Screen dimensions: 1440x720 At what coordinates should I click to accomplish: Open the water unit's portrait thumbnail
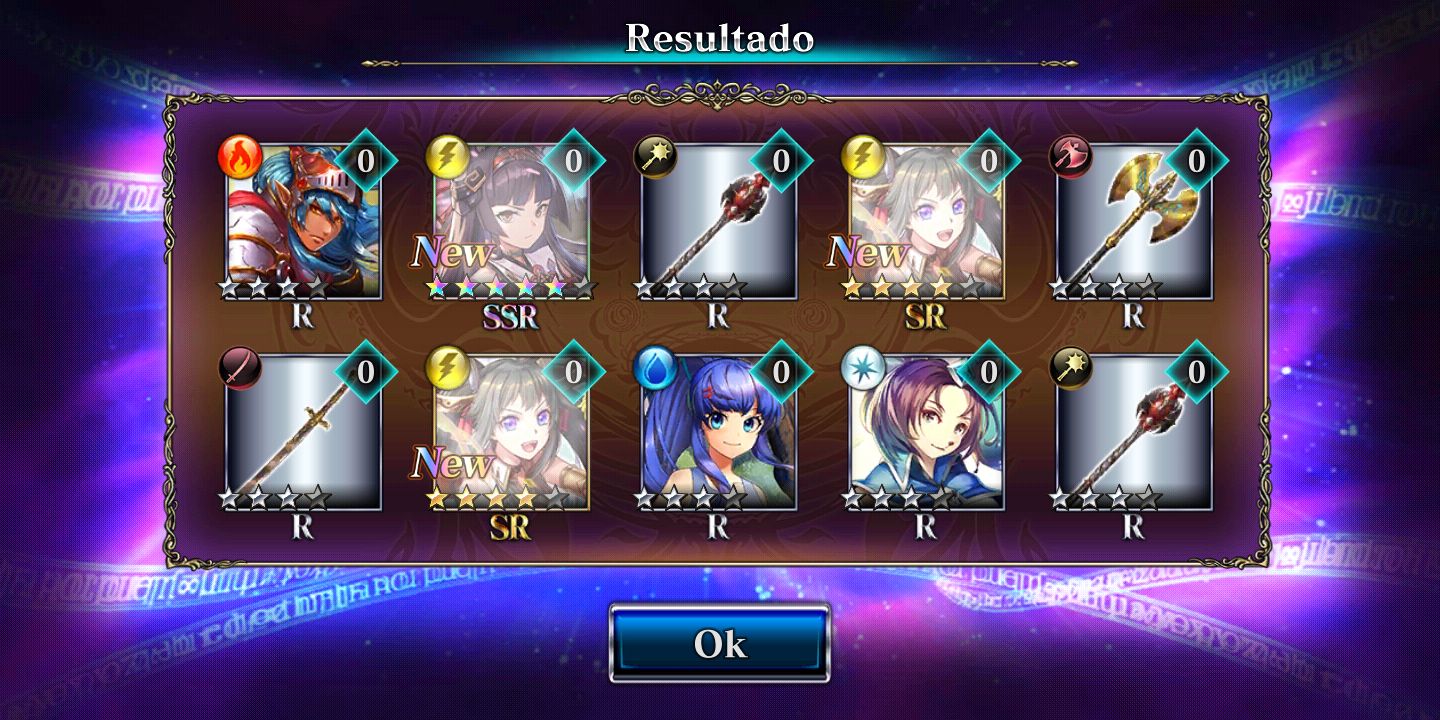click(x=720, y=430)
